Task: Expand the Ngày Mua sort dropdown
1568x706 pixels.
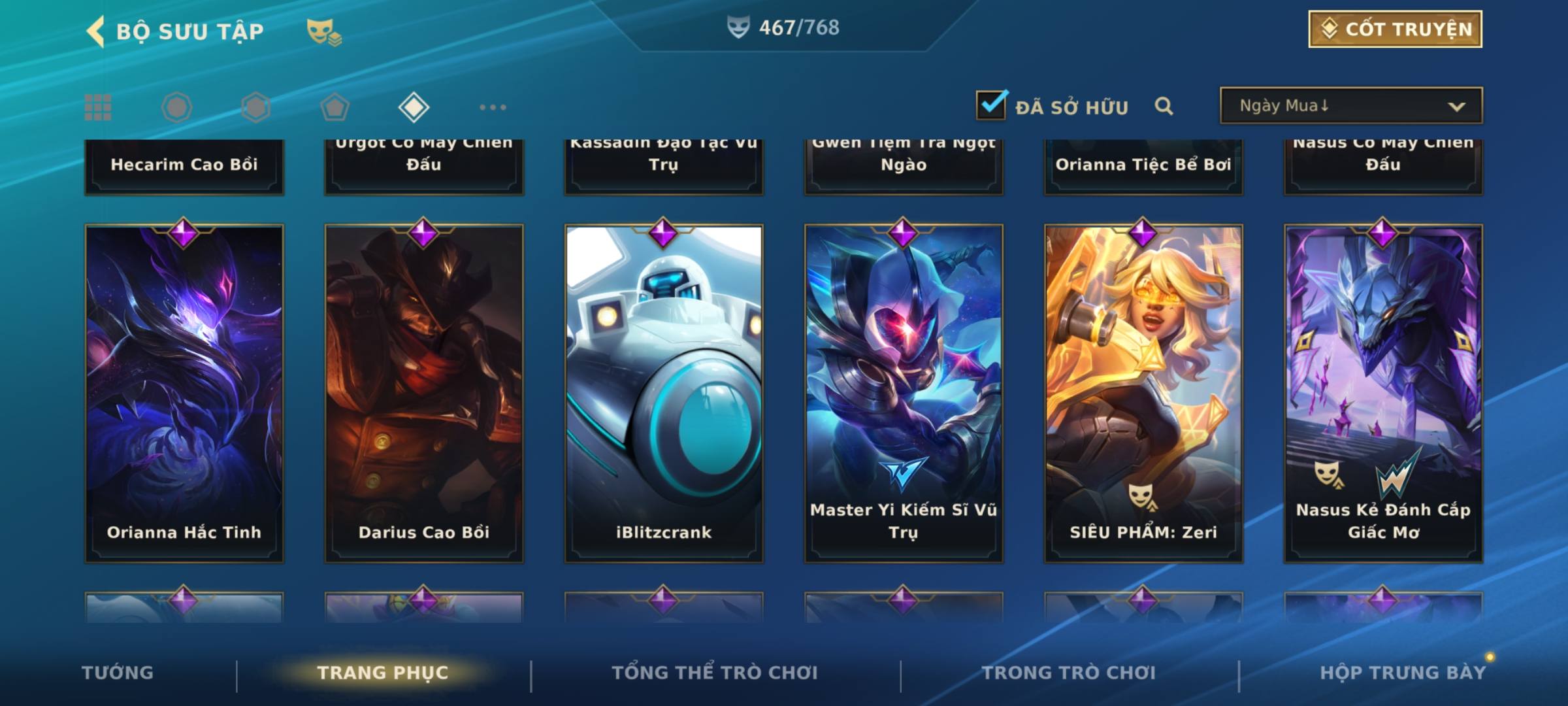Action: click(x=1350, y=106)
